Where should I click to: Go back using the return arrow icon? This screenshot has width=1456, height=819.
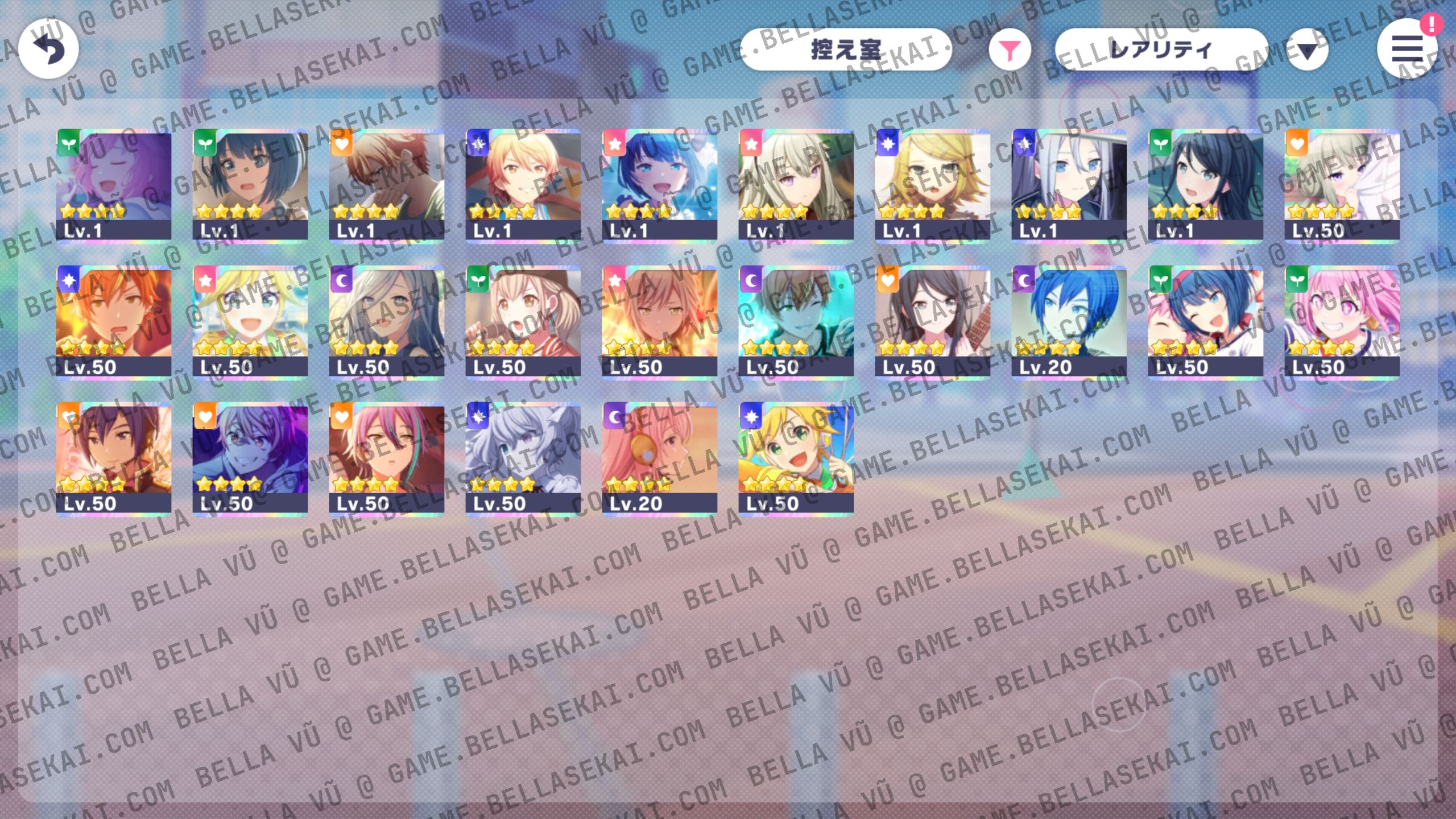point(48,48)
